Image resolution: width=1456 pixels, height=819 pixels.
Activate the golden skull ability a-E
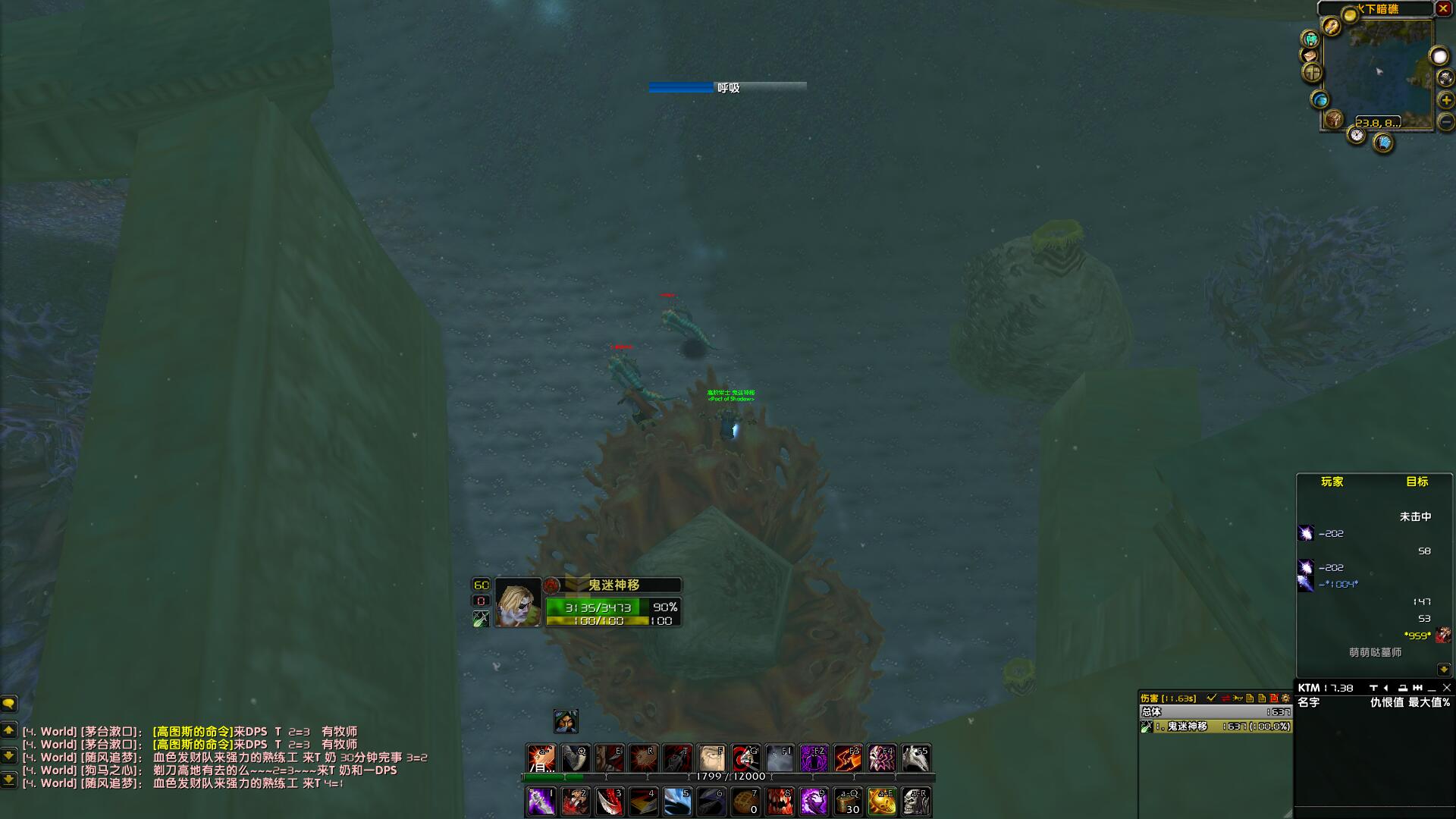pos(882,802)
